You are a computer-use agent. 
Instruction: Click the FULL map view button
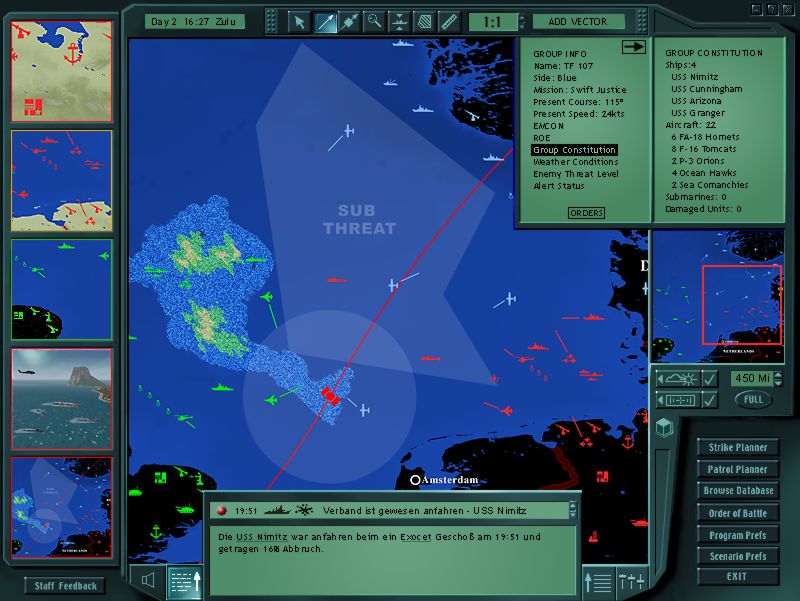753,399
